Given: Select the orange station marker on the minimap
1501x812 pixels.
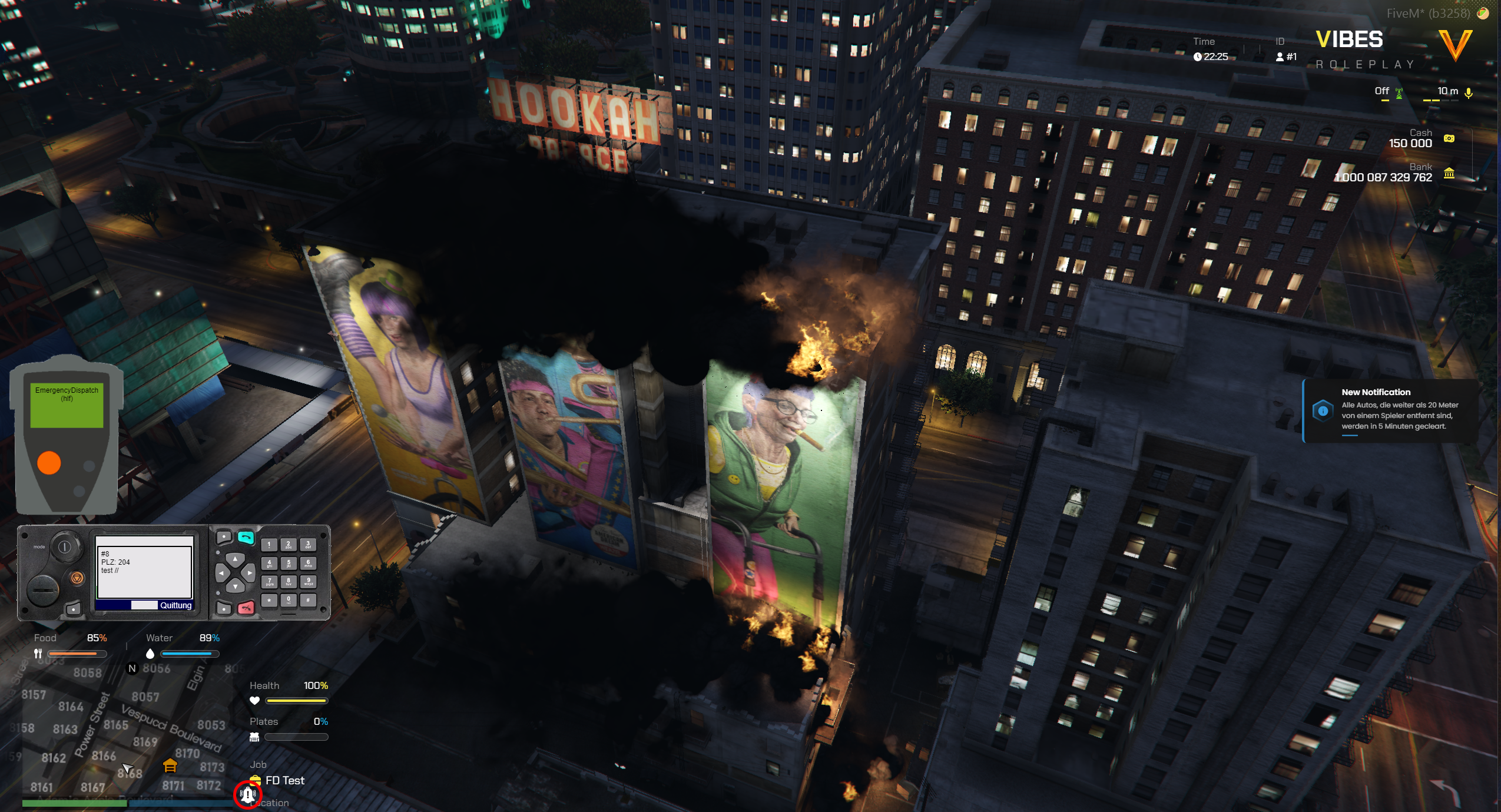Looking at the screenshot, I should [x=170, y=765].
